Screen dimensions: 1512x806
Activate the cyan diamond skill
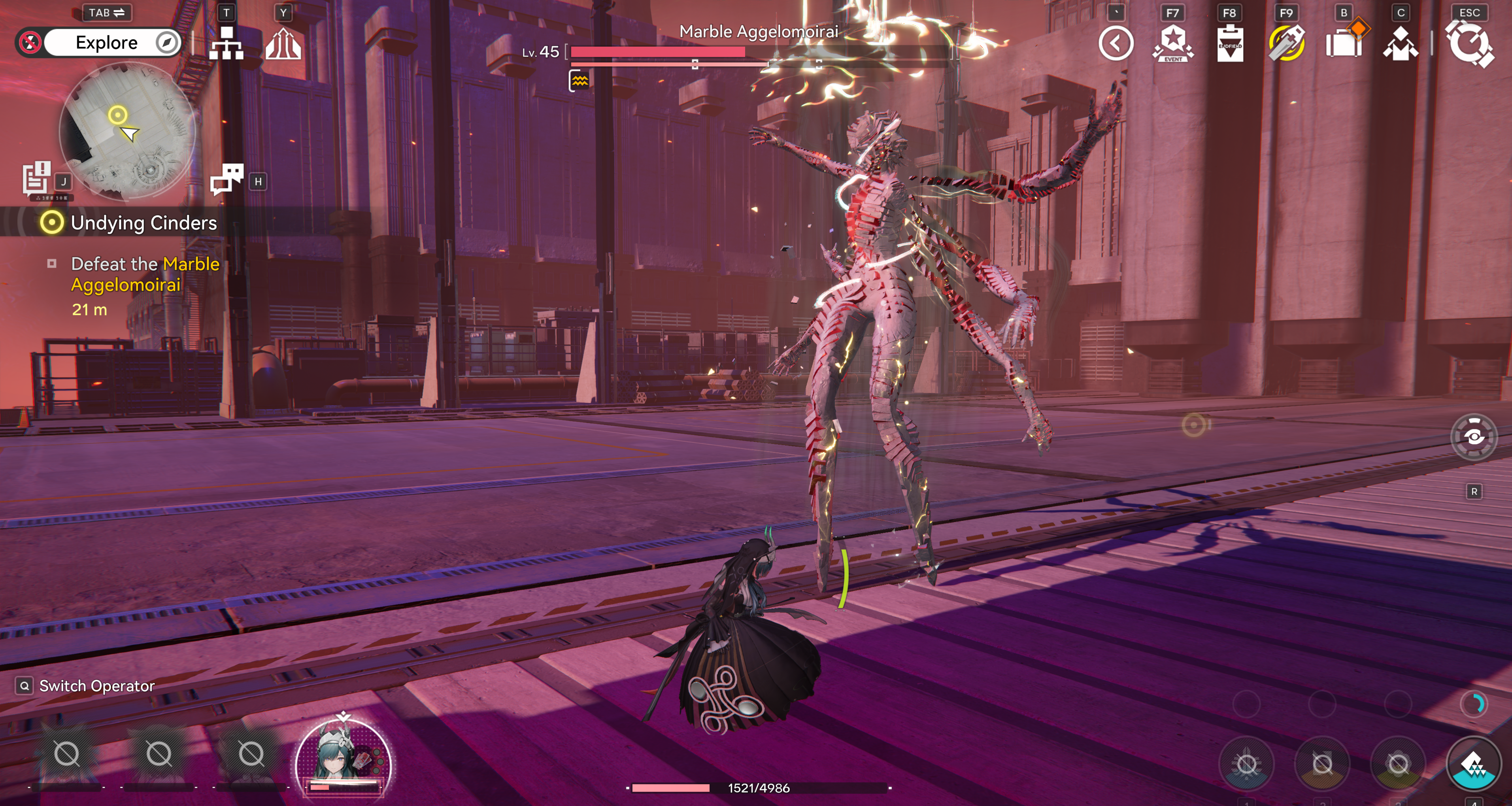[1473, 764]
